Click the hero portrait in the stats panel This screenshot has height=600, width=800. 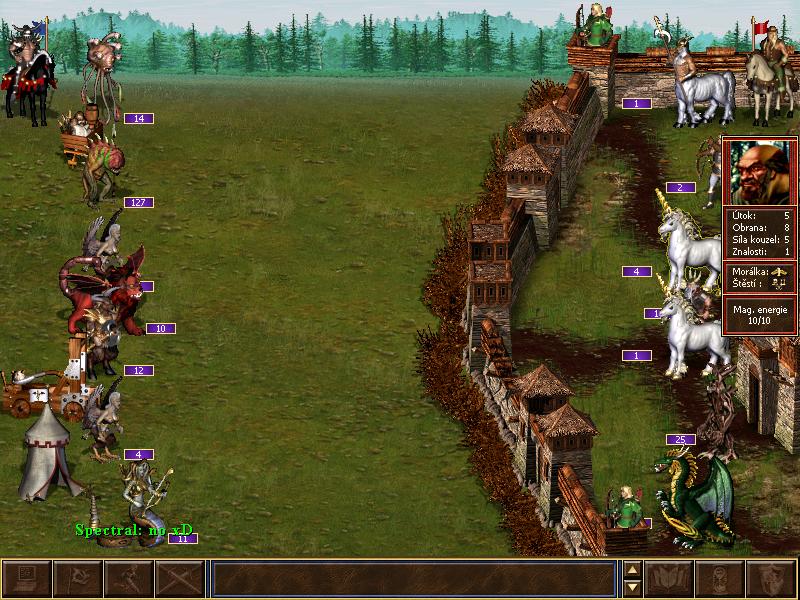click(x=759, y=171)
